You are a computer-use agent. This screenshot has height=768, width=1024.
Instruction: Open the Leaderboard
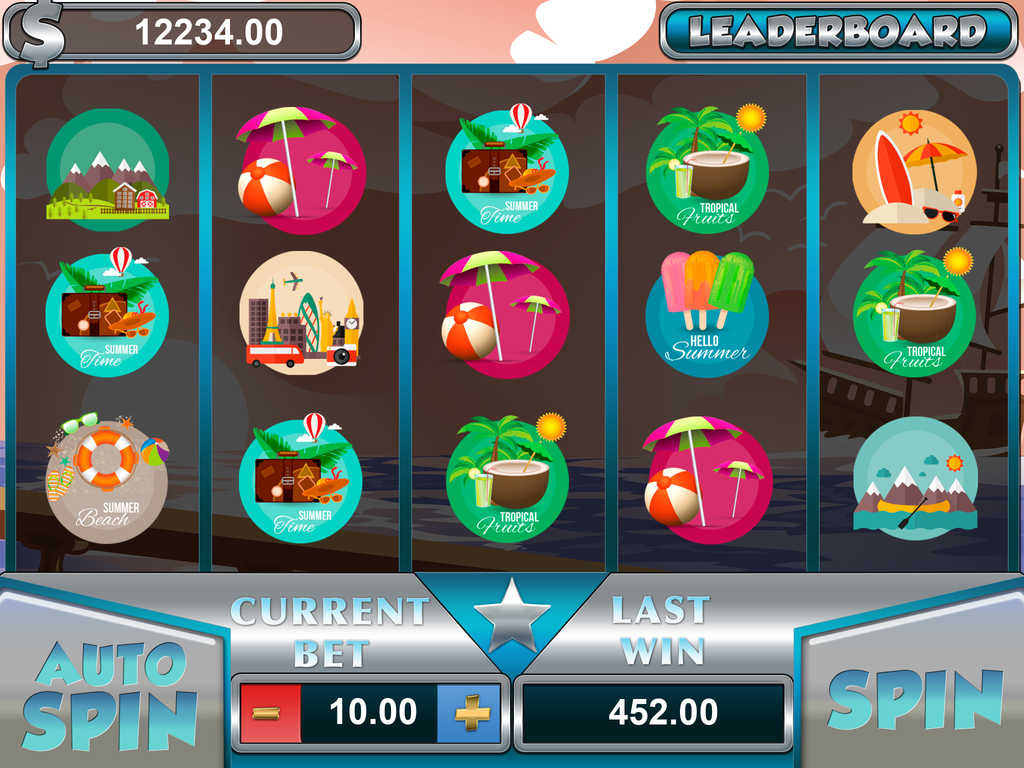click(838, 31)
